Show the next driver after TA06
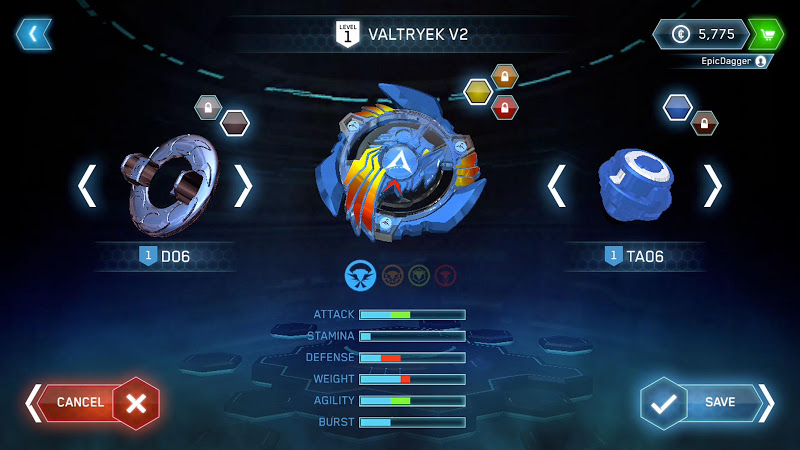Image resolution: width=800 pixels, height=450 pixels. [x=712, y=186]
